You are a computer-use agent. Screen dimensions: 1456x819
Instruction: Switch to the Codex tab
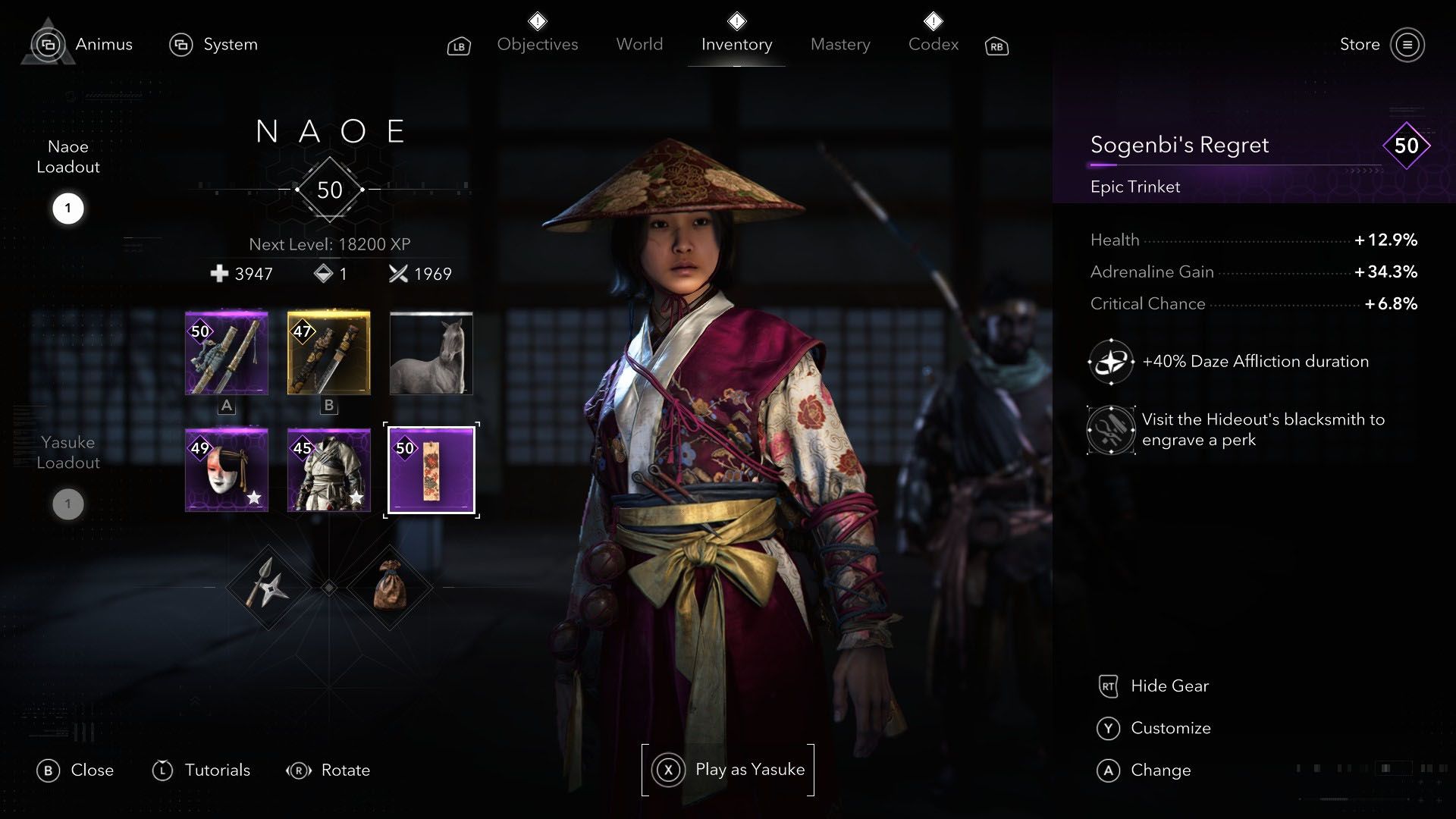coord(932,44)
